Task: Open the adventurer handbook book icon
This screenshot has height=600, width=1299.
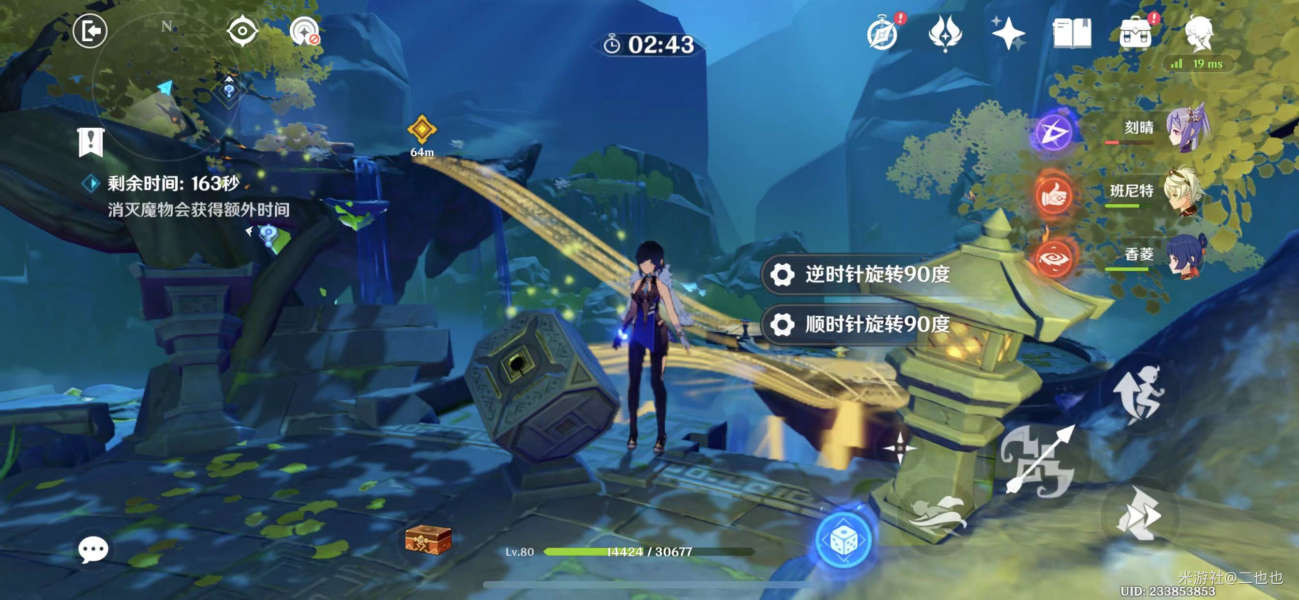Action: pos(1071,33)
